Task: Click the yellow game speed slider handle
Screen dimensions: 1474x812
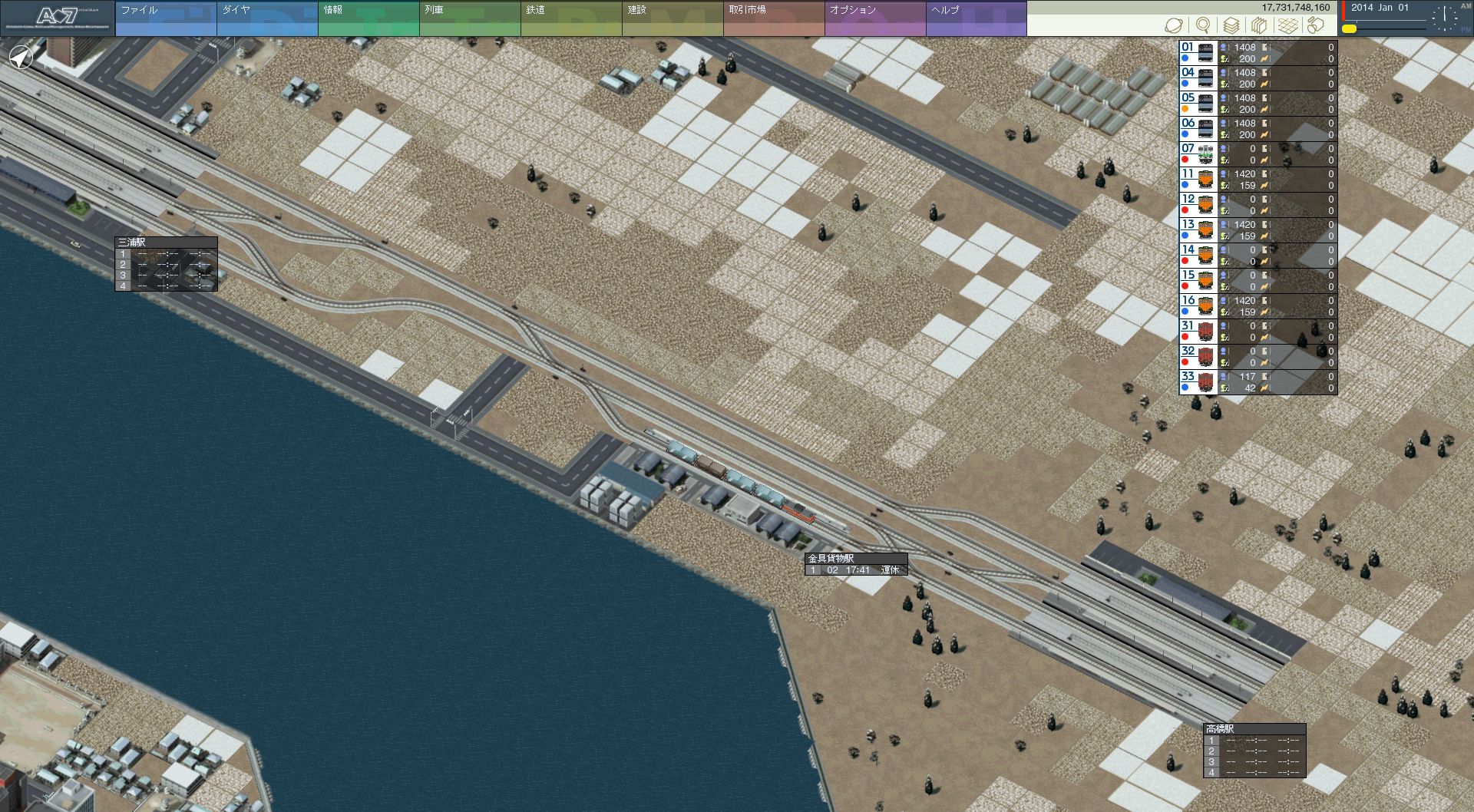Action: (x=1349, y=29)
